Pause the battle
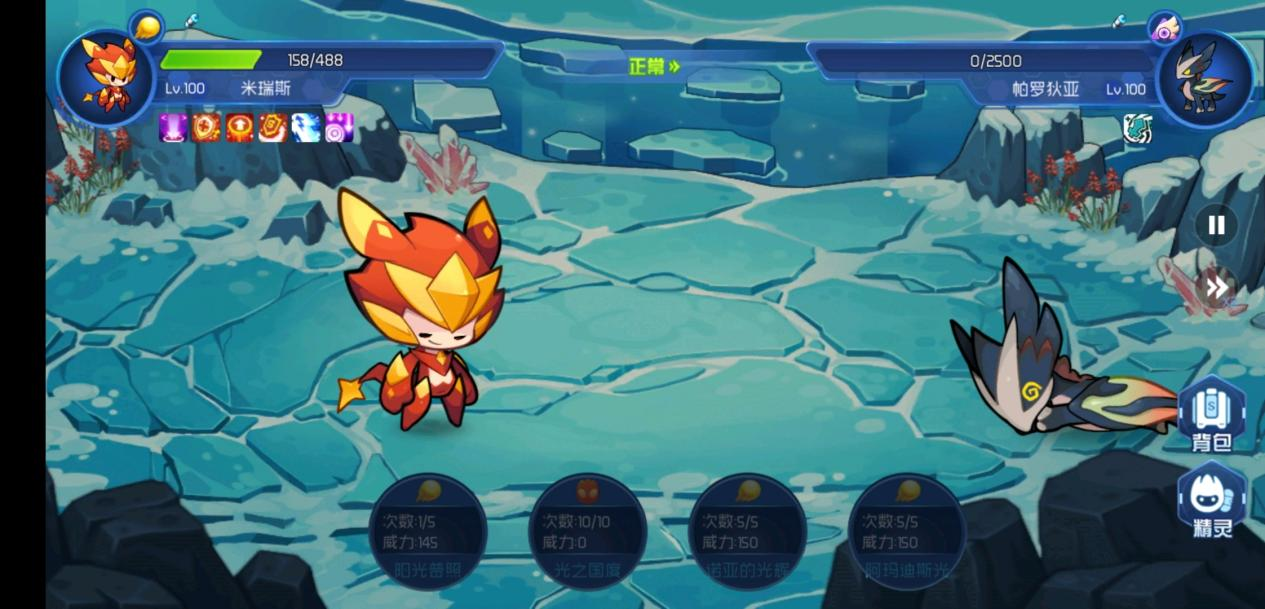Image resolution: width=1265 pixels, height=609 pixels. click(x=1216, y=225)
